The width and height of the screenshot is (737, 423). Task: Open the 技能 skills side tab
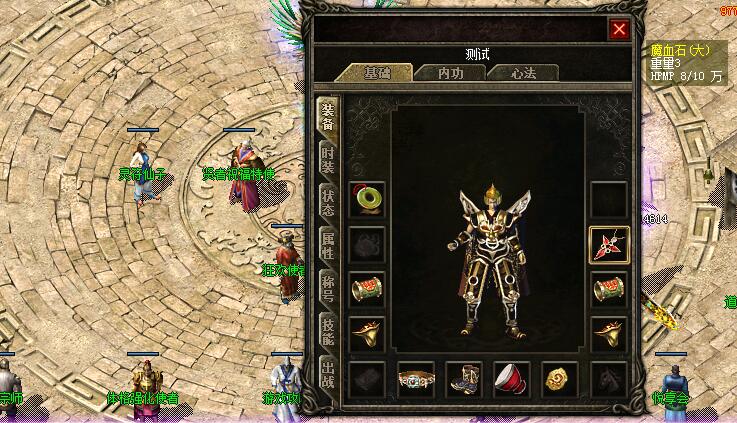327,327
